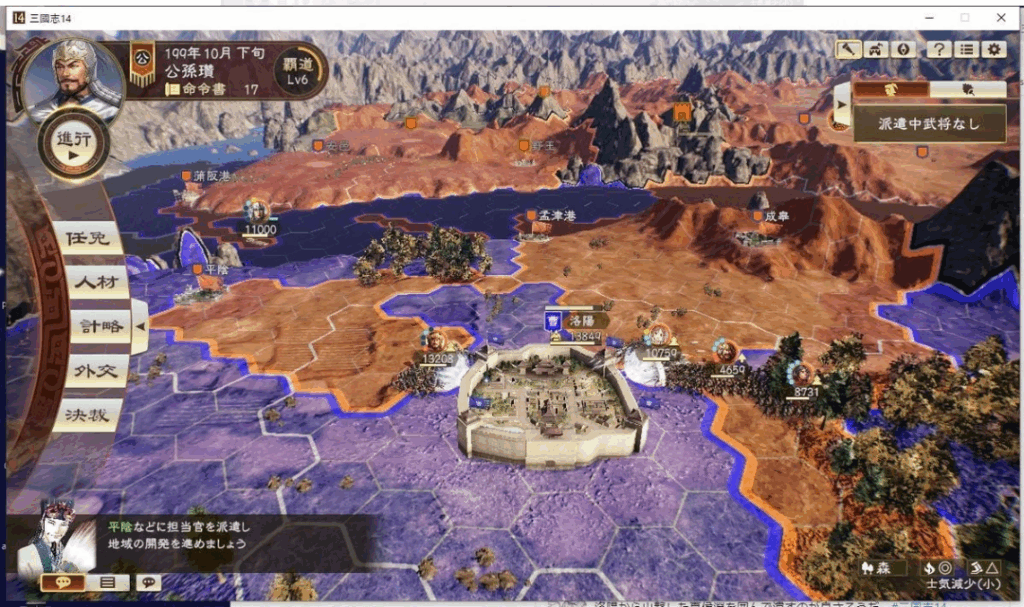1024x607 pixels.
Task: Click the 進行 advance turn button
Action: 73,143
